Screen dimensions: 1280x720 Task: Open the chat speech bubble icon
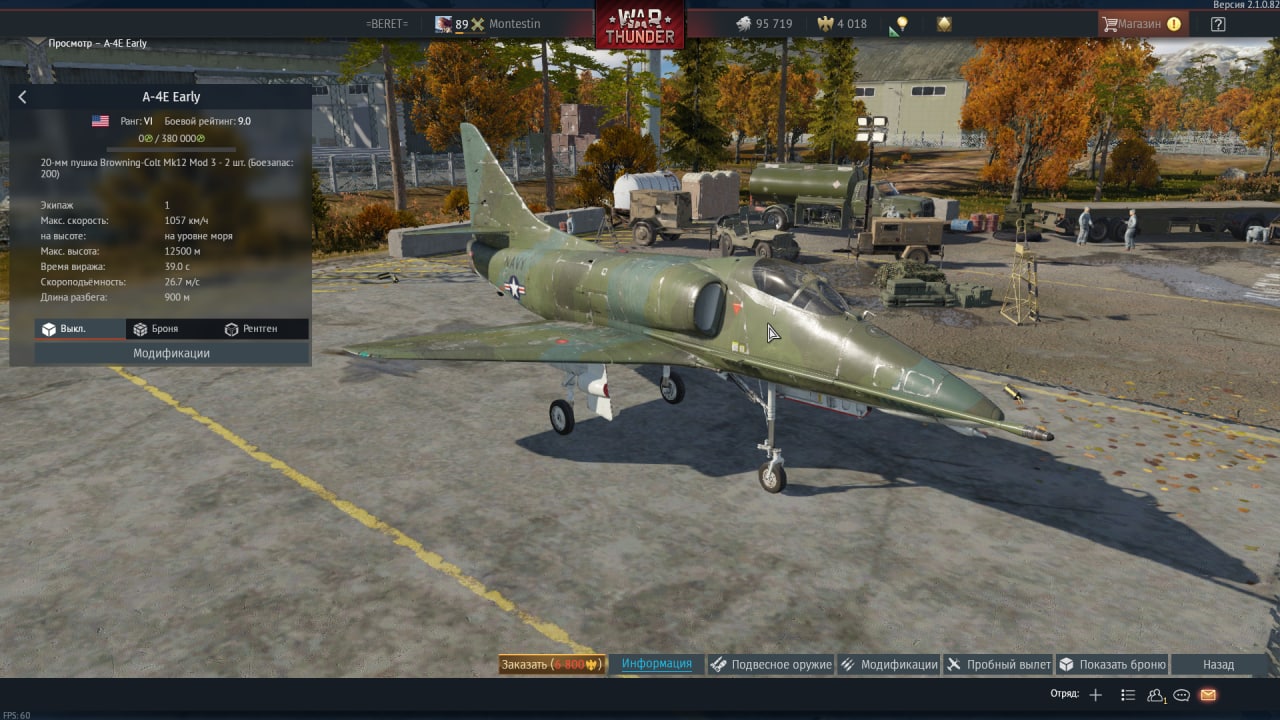1181,695
